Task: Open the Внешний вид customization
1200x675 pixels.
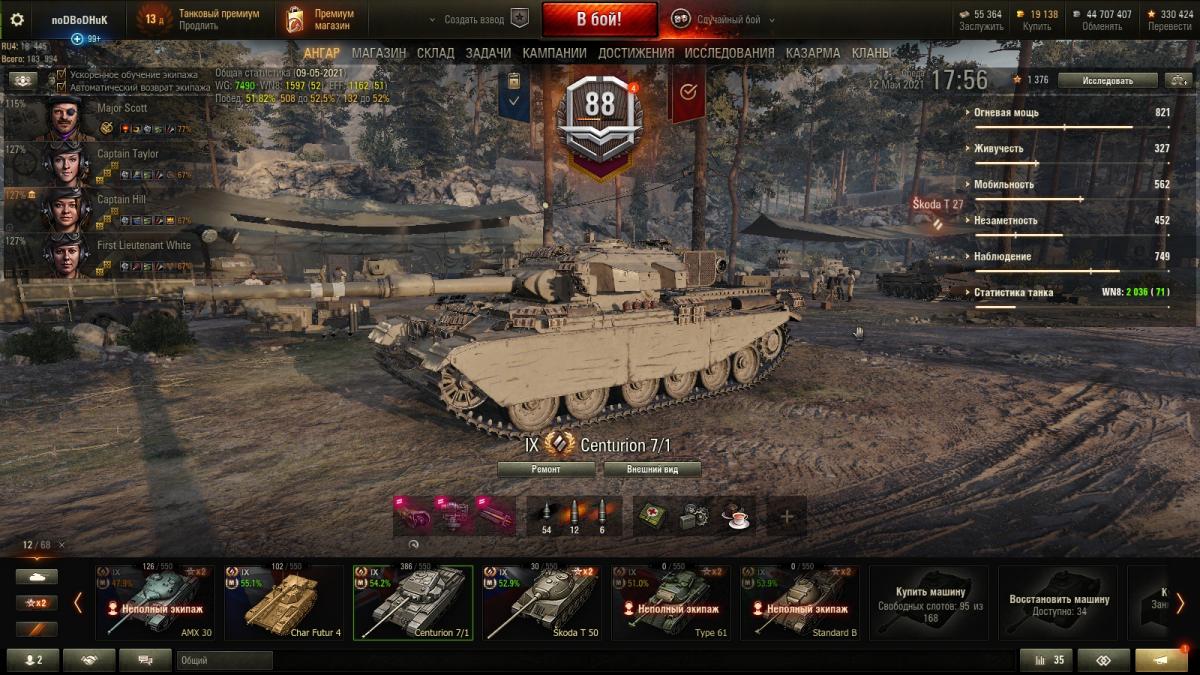Action: 652,469
